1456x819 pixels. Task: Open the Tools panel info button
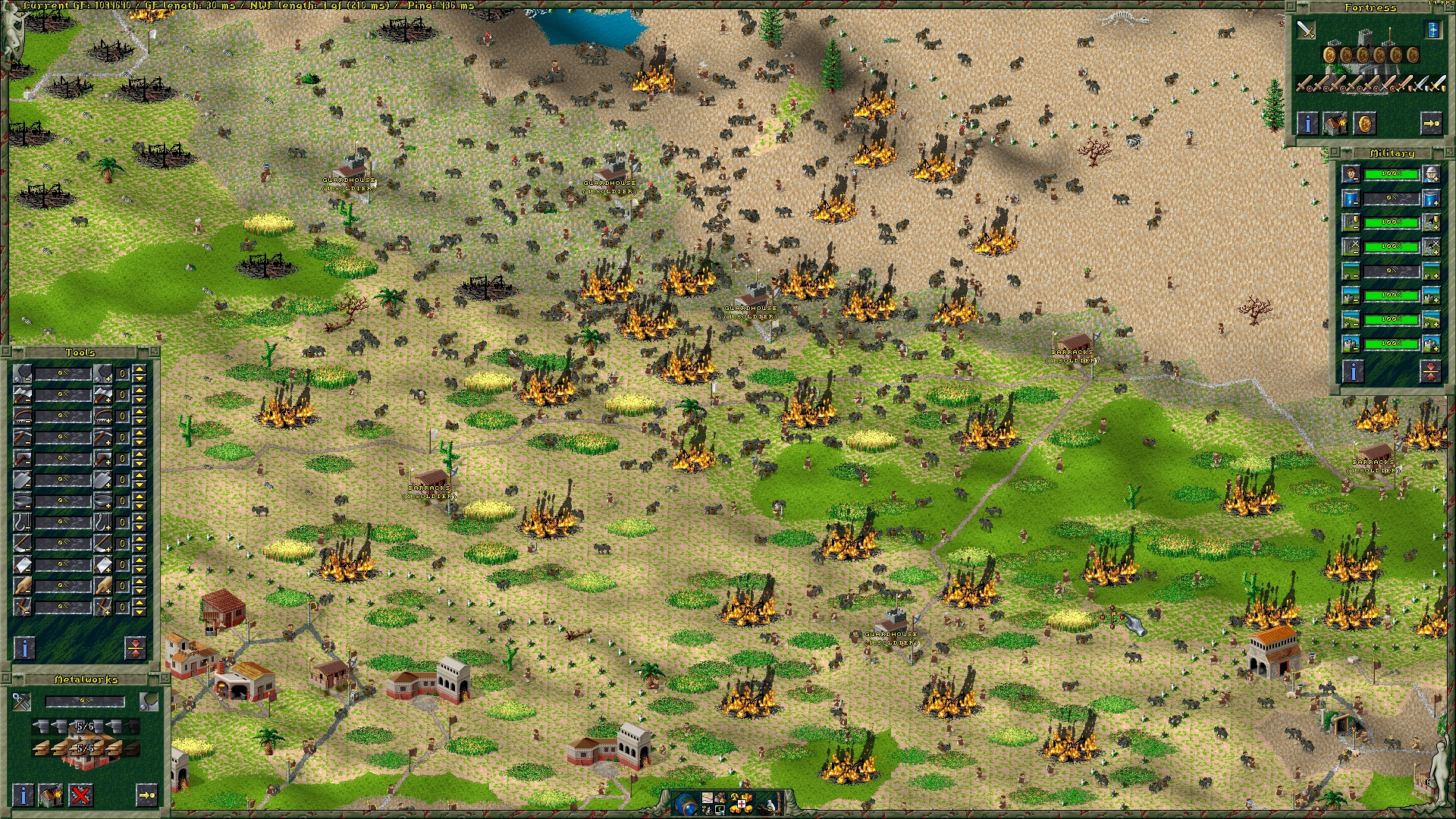tap(25, 648)
